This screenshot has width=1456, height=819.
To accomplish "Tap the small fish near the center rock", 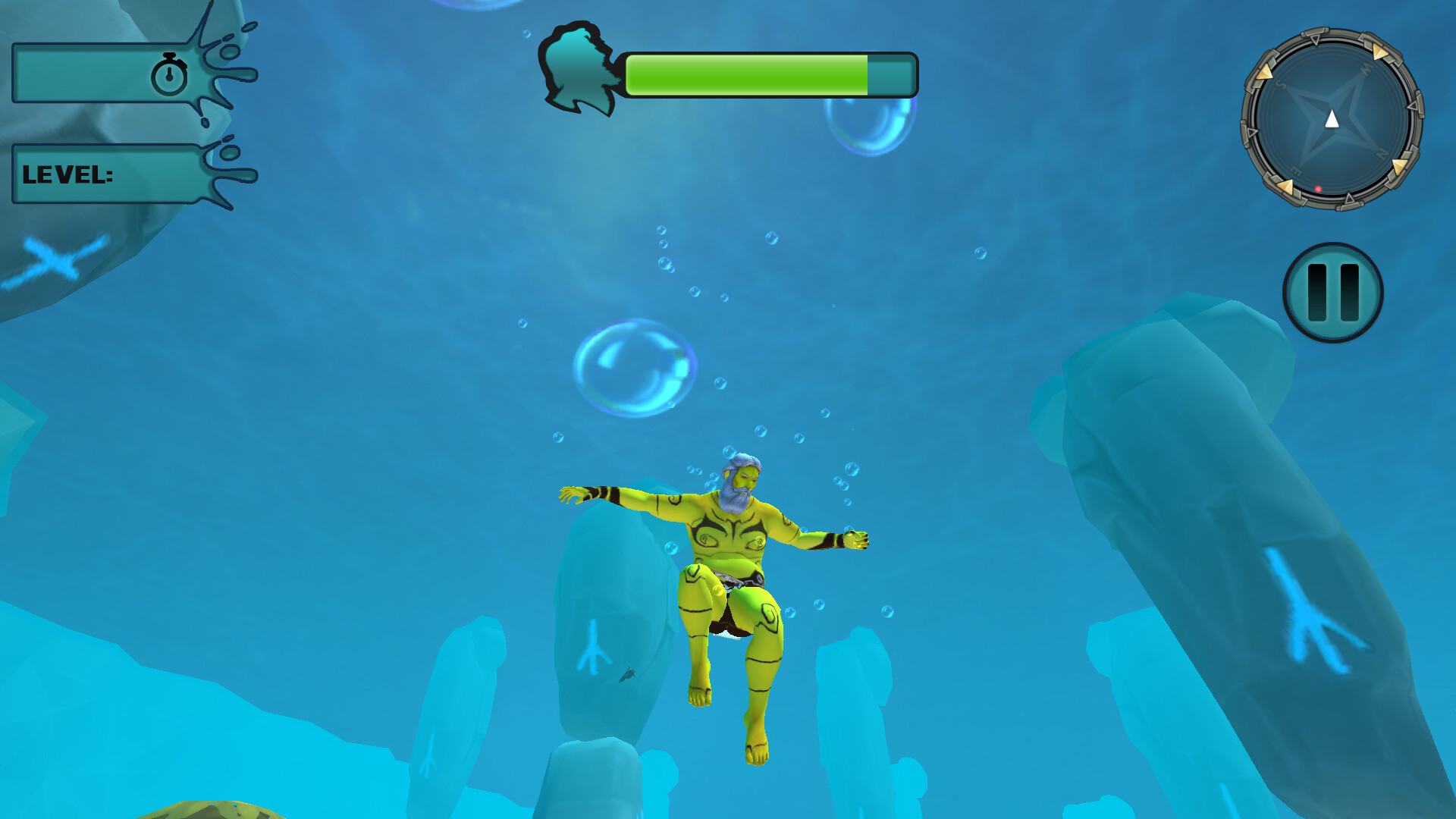I will (x=629, y=676).
